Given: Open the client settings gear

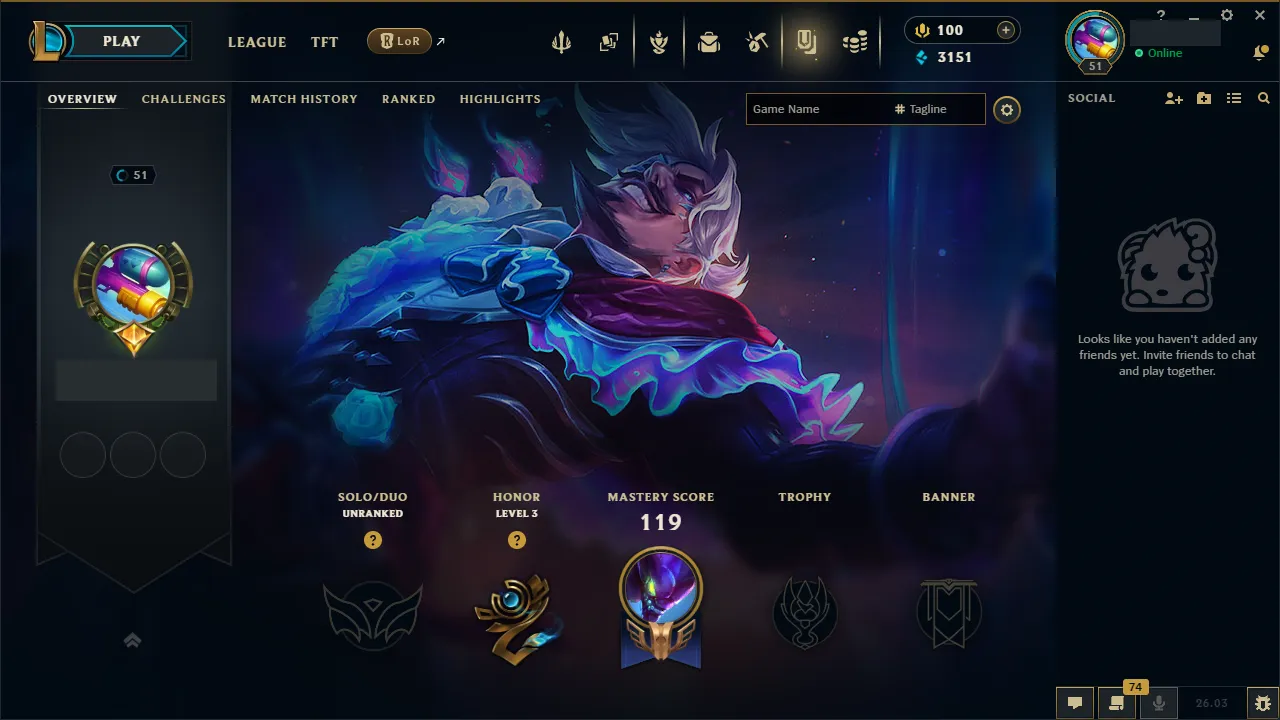Looking at the screenshot, I should pyautogui.click(x=1226, y=15).
